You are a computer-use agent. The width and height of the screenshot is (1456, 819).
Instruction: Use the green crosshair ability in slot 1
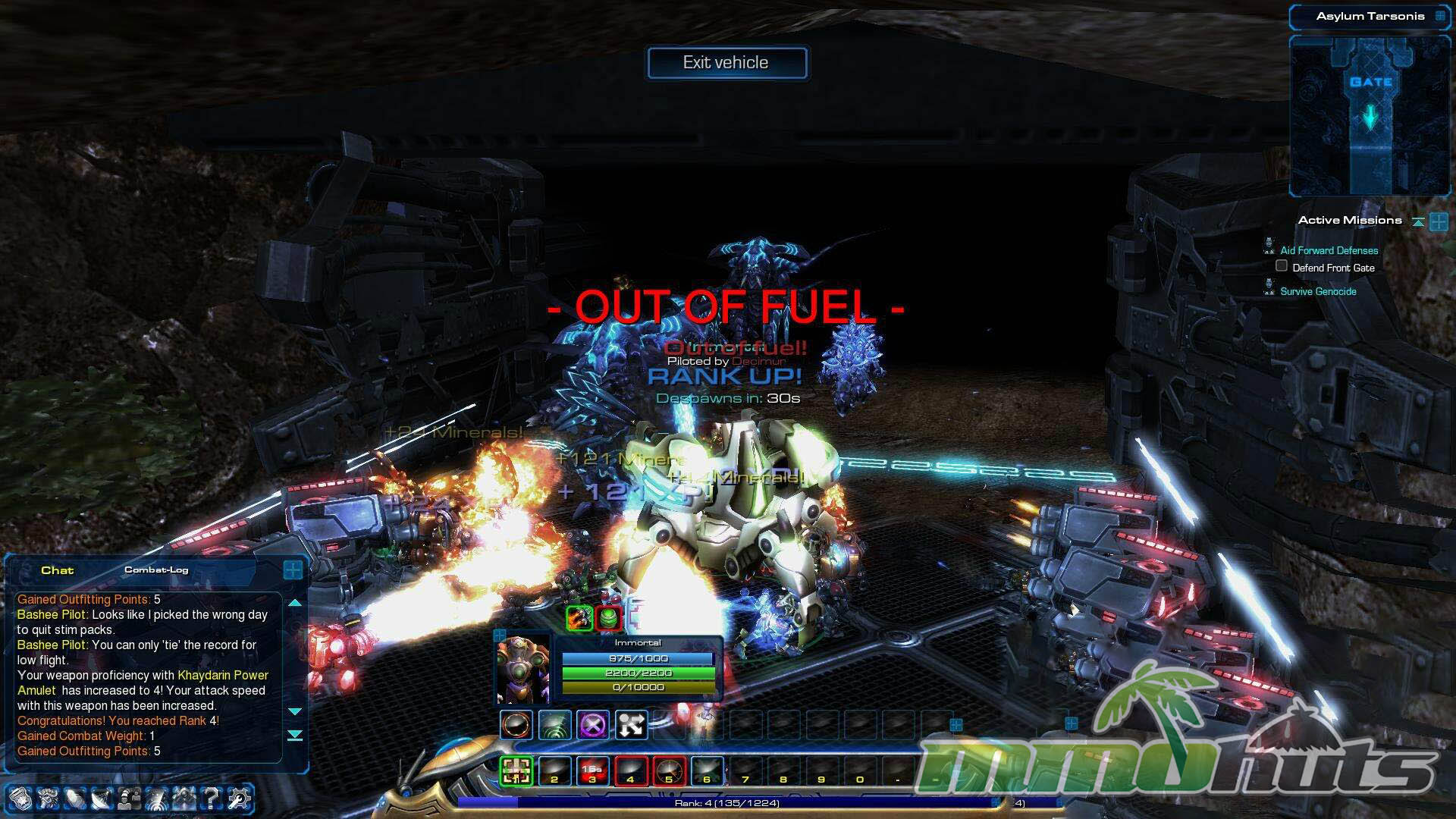point(516,770)
